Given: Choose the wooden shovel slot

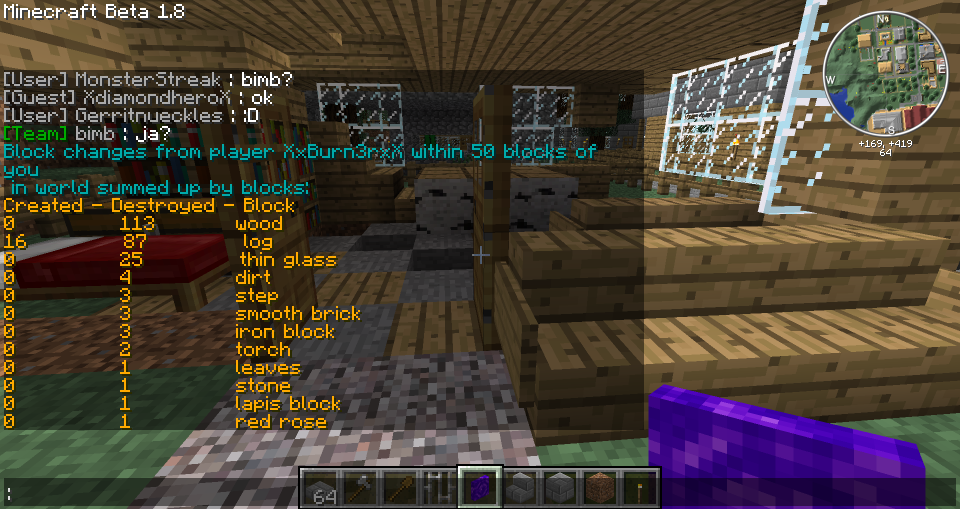Looking at the screenshot, I should pyautogui.click(x=400, y=489).
